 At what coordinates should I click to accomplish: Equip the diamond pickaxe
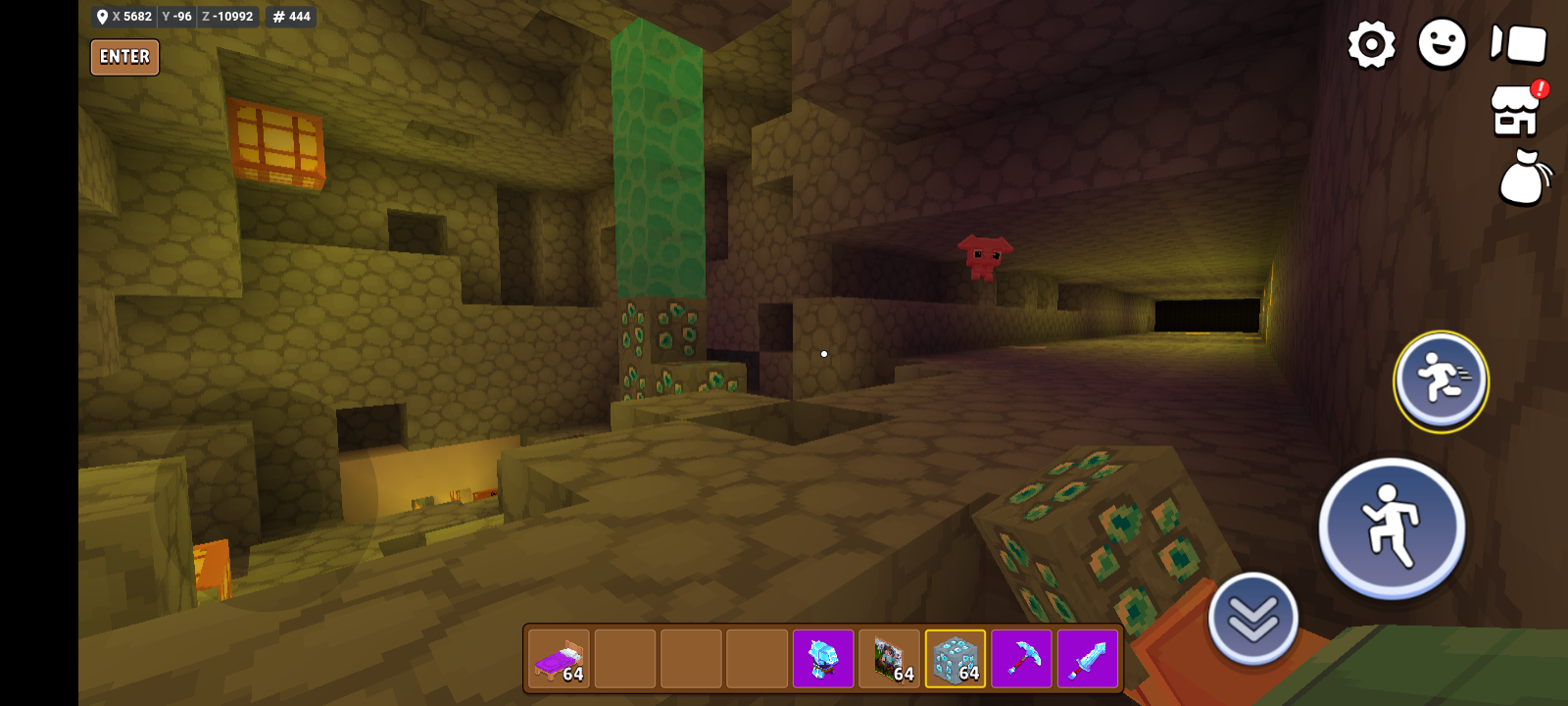pos(1022,658)
